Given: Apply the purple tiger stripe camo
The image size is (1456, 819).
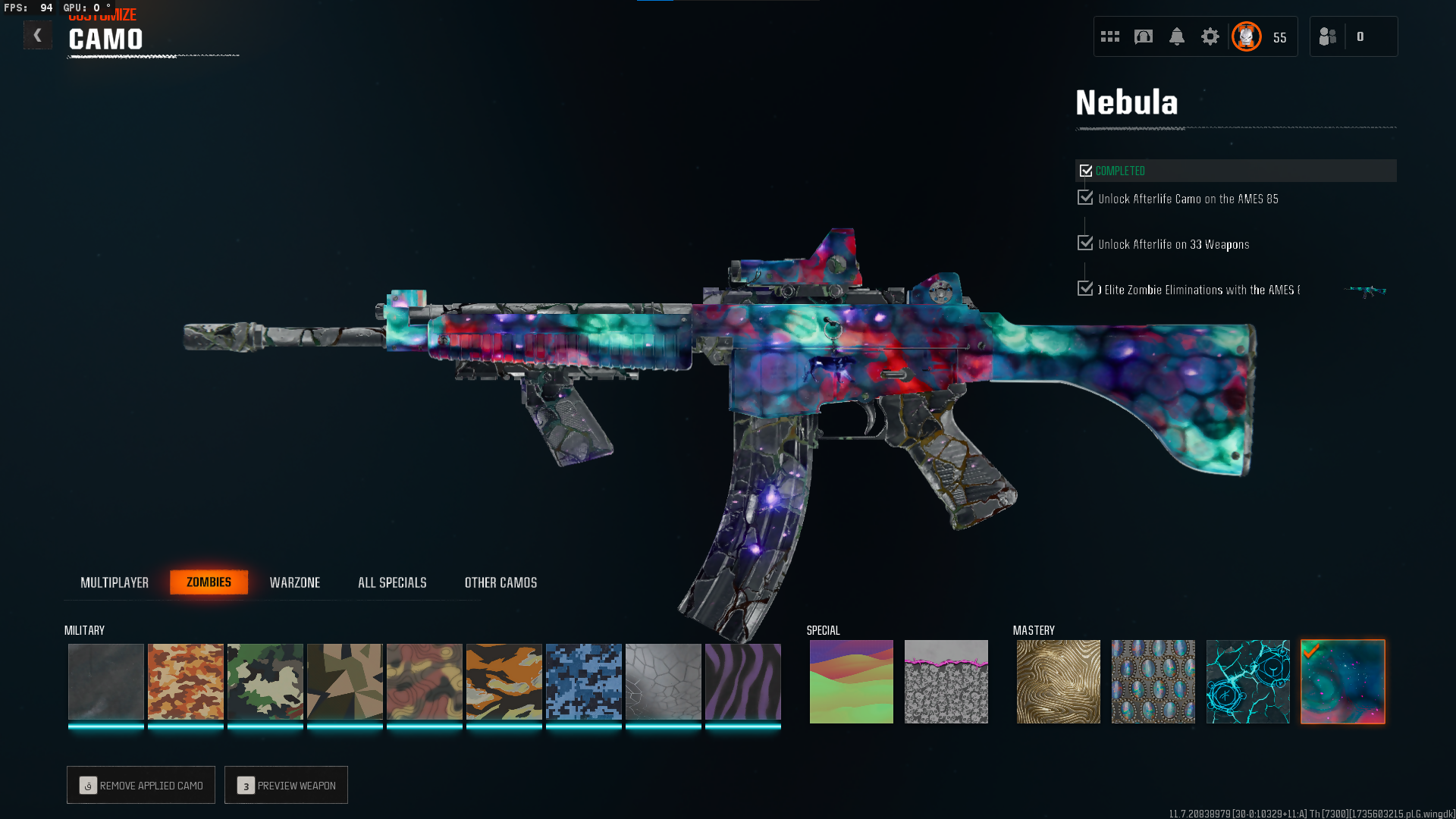Looking at the screenshot, I should 743,682.
